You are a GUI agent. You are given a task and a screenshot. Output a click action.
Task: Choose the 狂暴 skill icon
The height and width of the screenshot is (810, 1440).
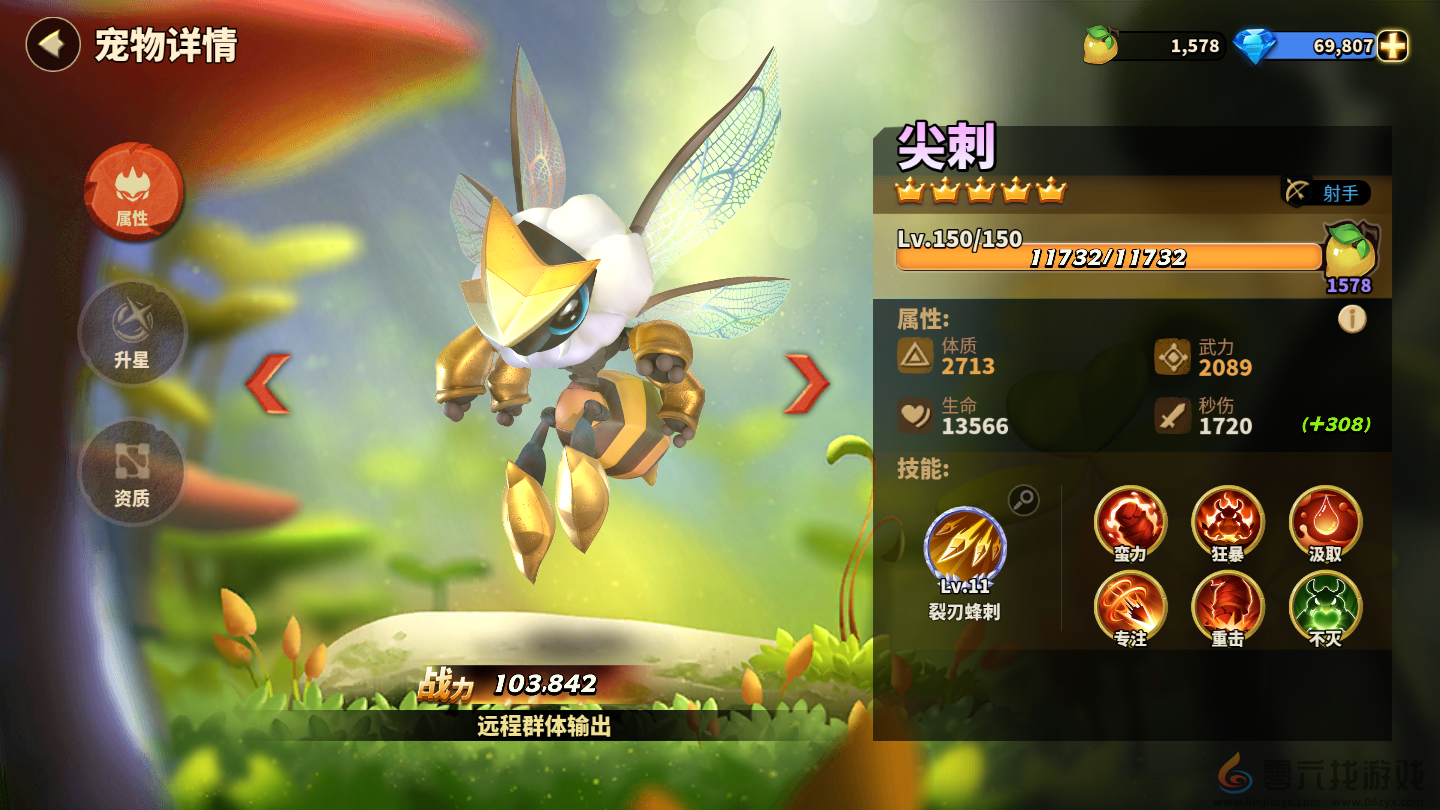pos(1227,520)
